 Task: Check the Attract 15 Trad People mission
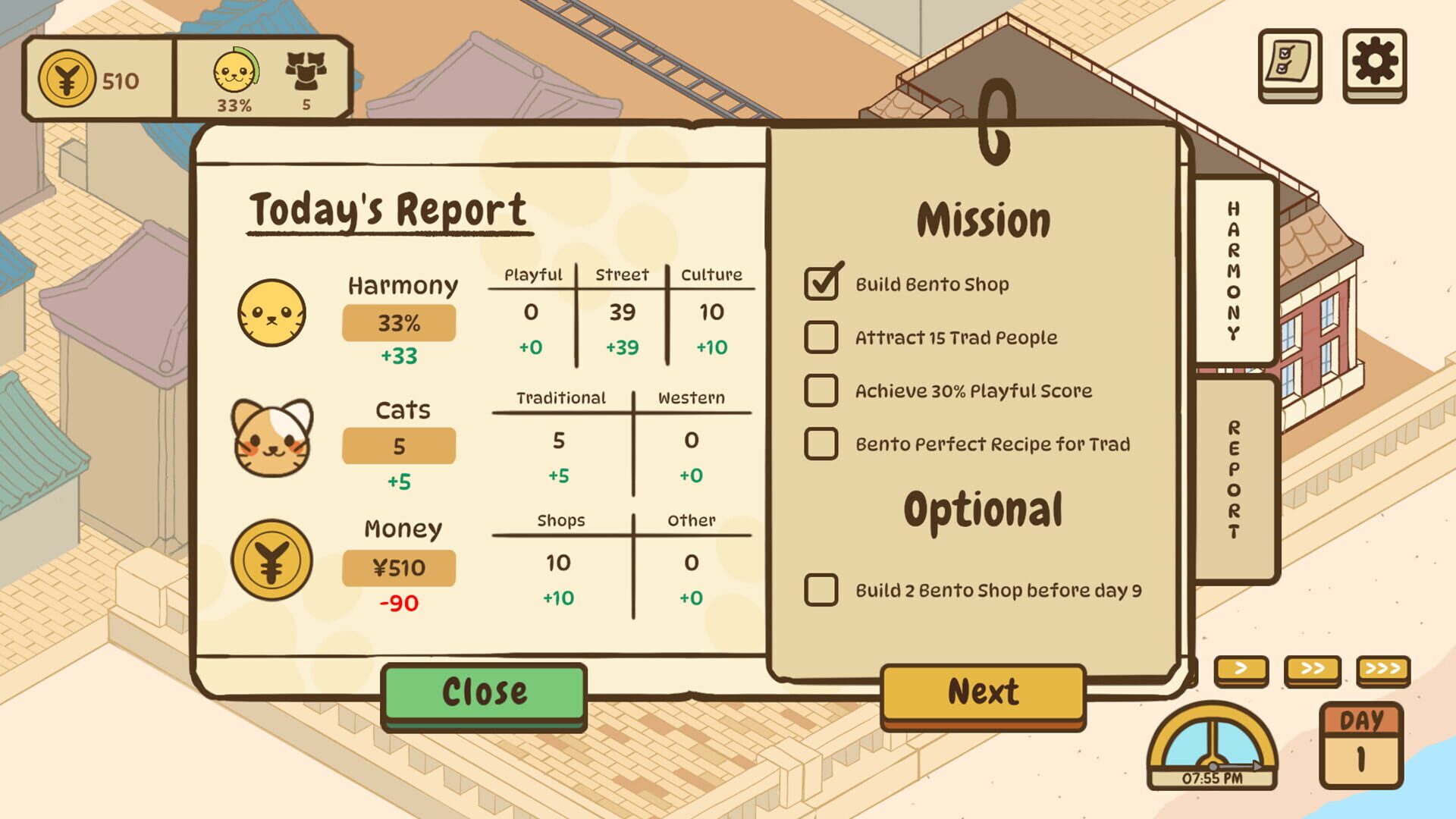coord(821,338)
